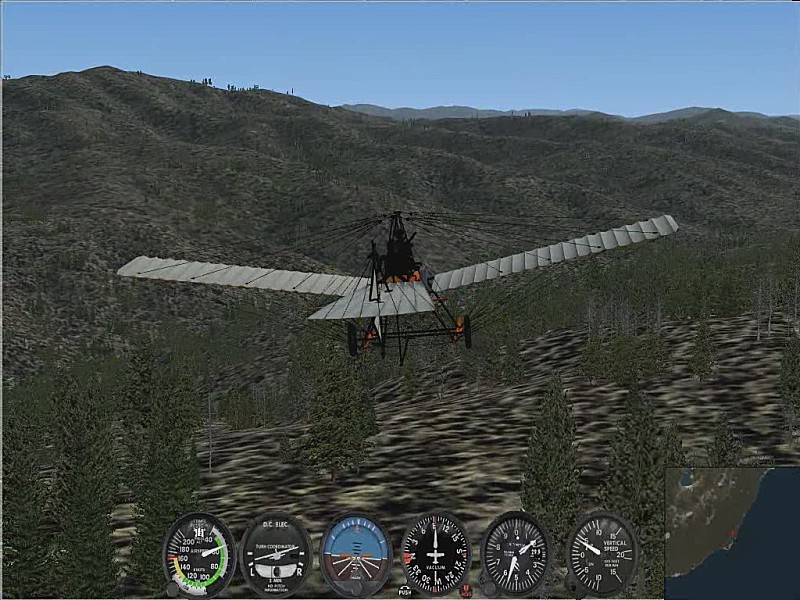The height and width of the screenshot is (600, 800).
Task: Click the attitude indicator (artificial horizon)
Action: pos(356,554)
